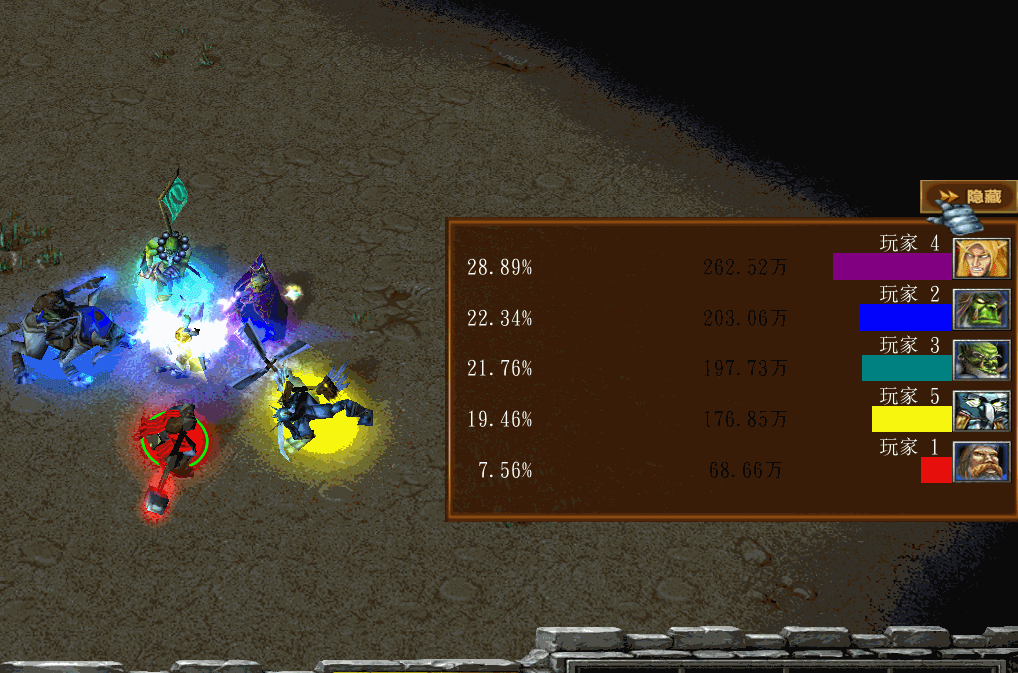Select Player 4's blonde hero portrait
1018x673 pixels.
tap(982, 258)
